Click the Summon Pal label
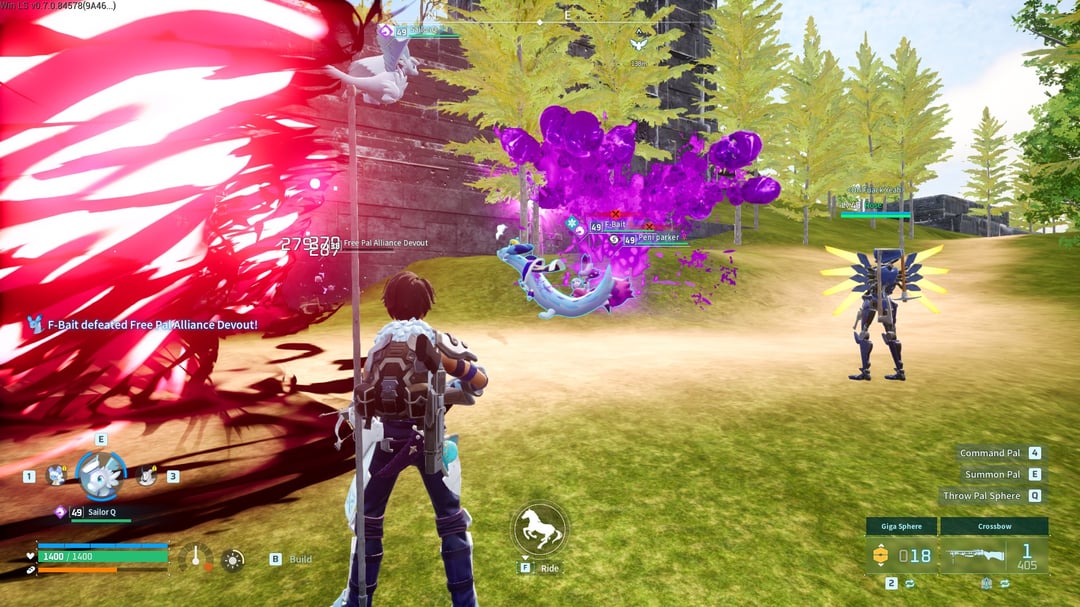Screen dimensions: 1080x607 click(992, 474)
